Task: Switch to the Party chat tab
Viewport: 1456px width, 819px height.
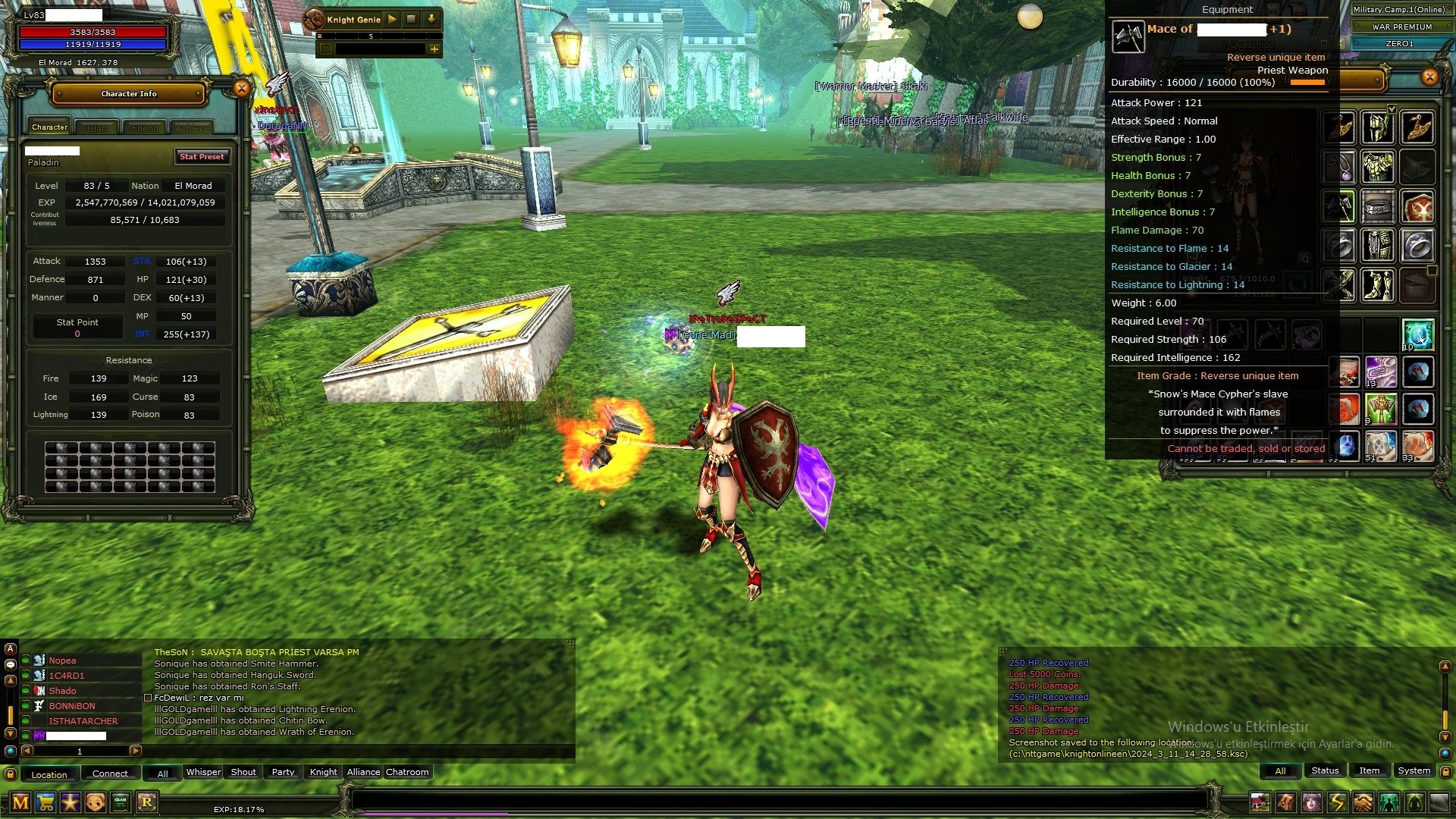Action: 282,772
